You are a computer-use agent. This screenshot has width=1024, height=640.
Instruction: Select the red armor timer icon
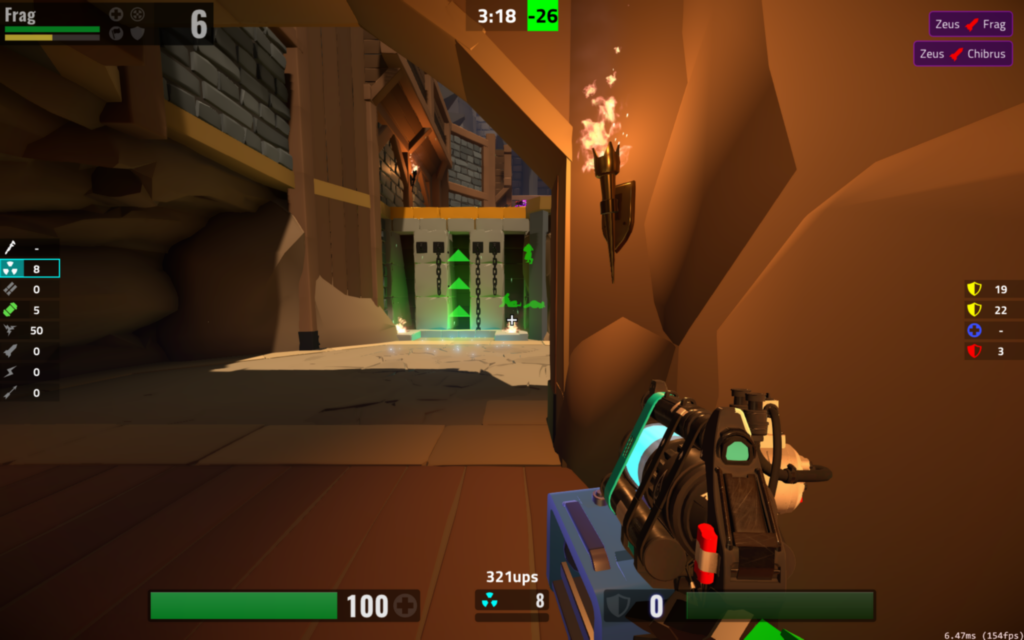(974, 351)
